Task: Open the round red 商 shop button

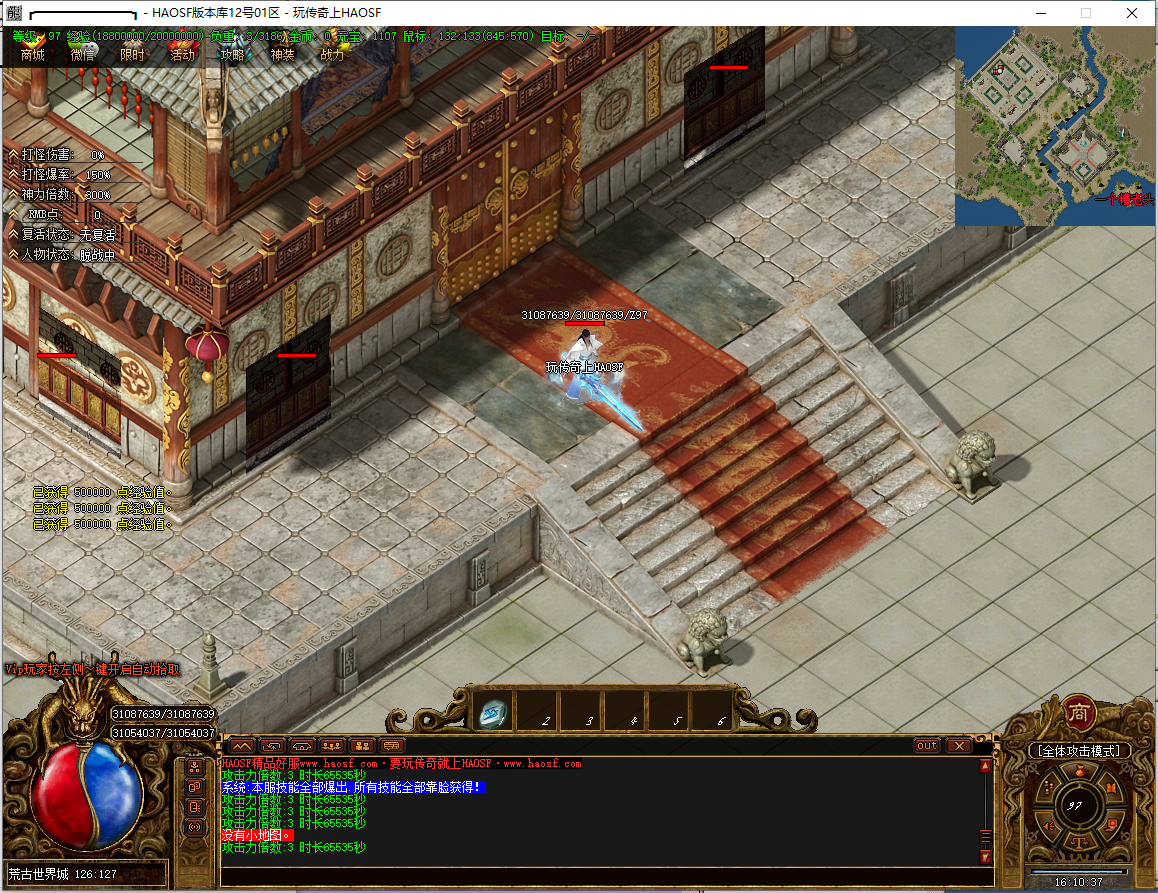Action: click(x=1079, y=711)
